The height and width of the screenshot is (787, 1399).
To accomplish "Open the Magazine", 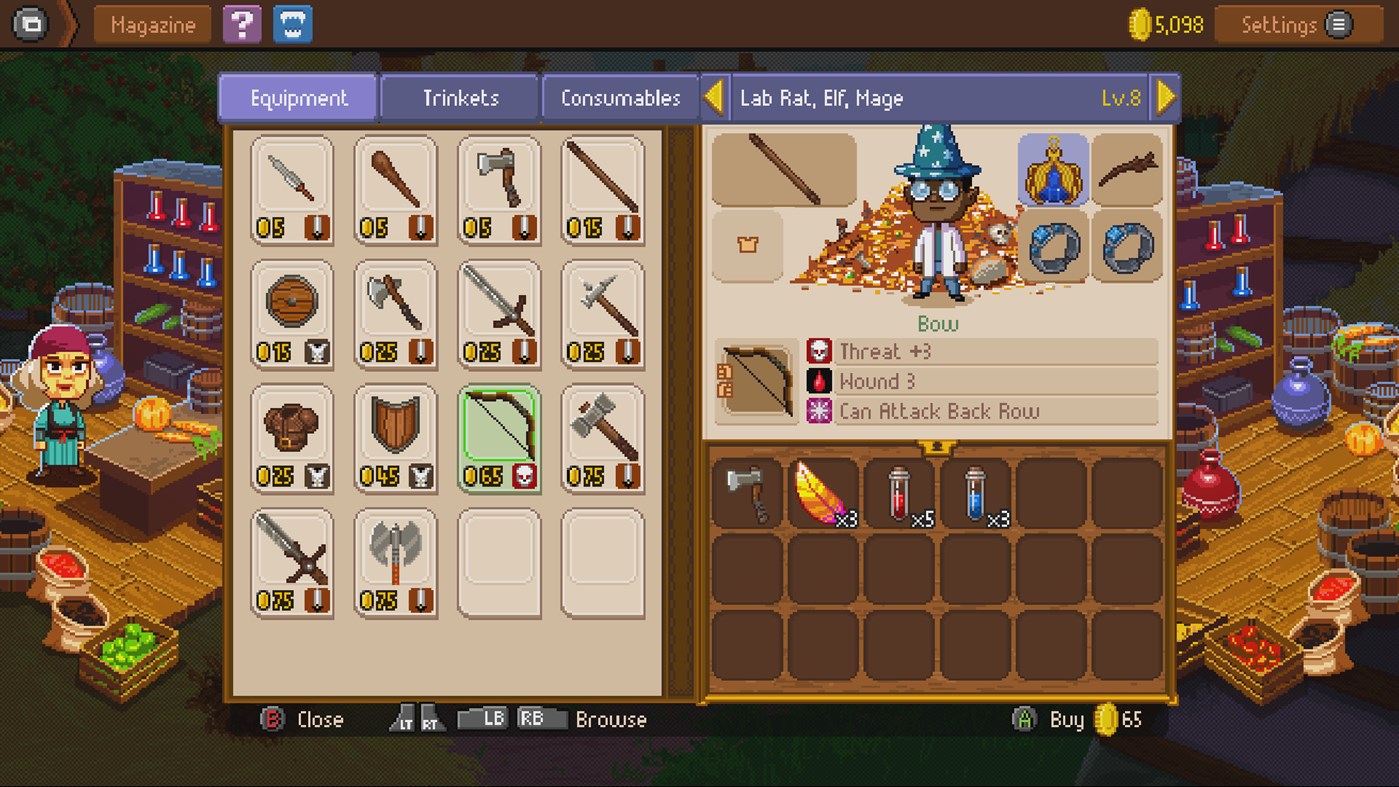I will (x=151, y=24).
